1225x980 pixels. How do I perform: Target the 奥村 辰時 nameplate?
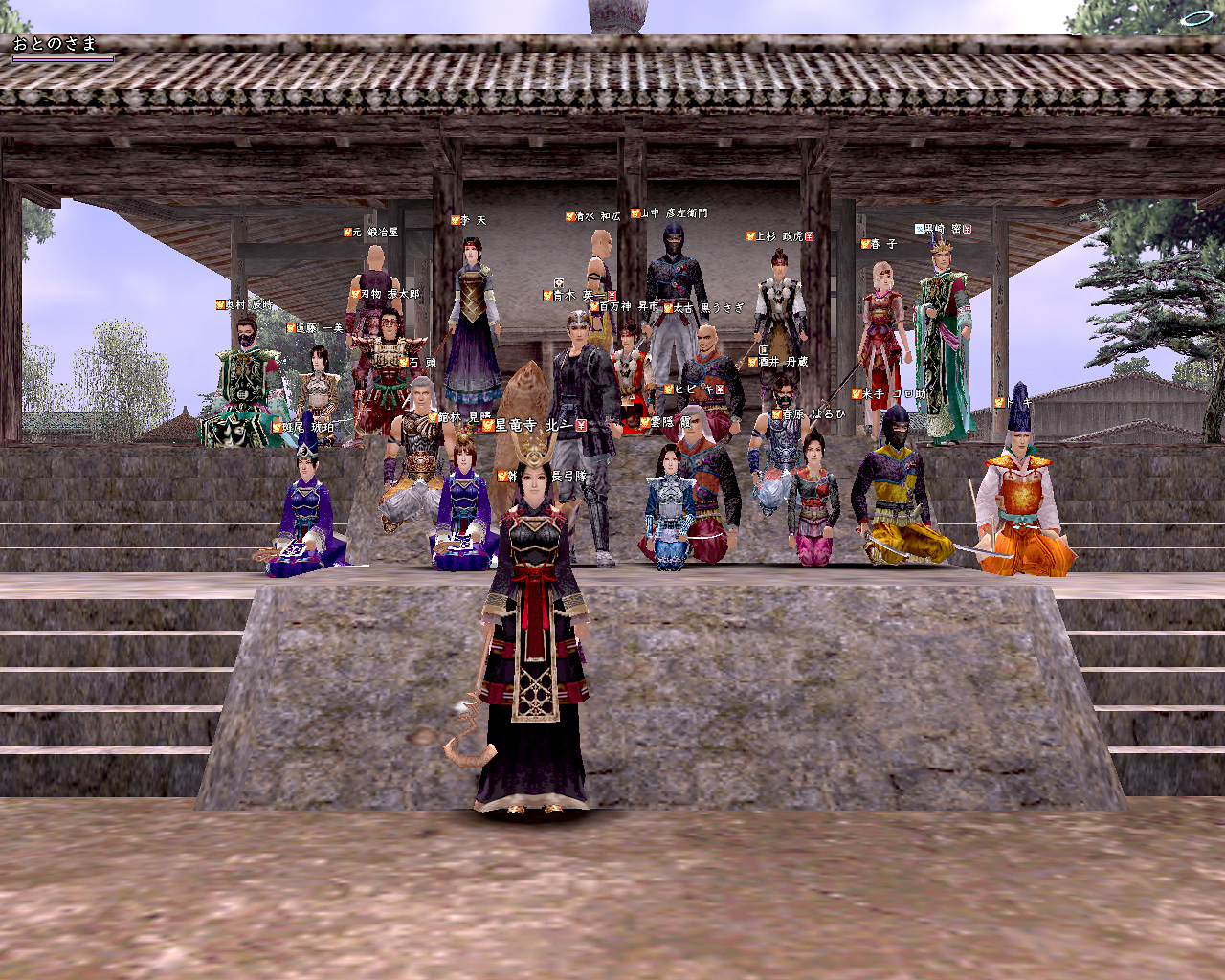245,305
